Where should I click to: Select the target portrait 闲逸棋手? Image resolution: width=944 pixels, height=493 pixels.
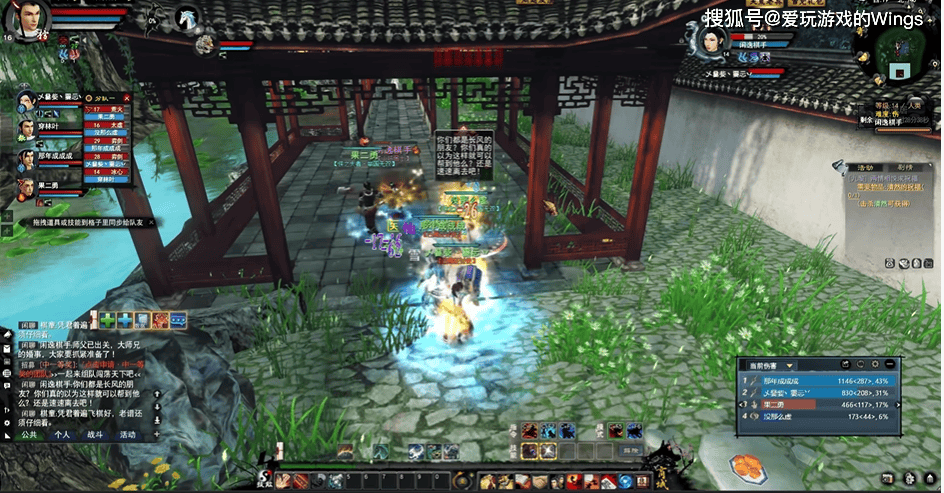[x=710, y=40]
